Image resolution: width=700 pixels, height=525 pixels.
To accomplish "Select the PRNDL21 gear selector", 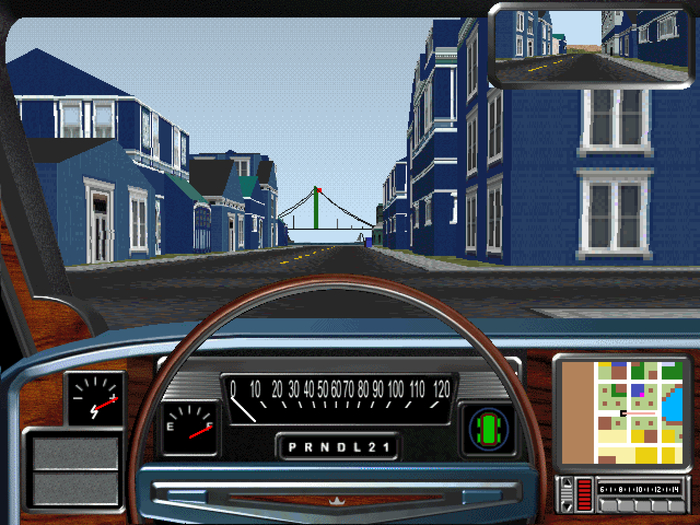I will coord(337,446).
